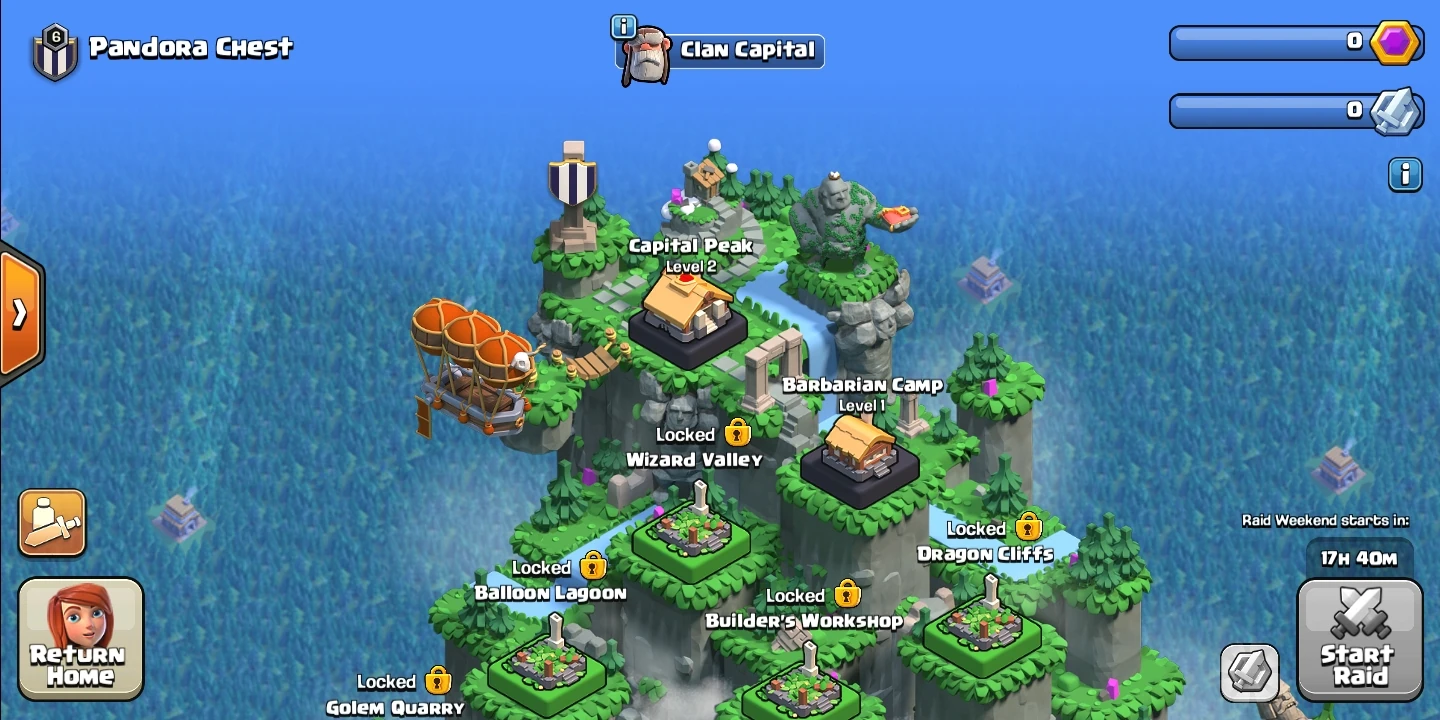The height and width of the screenshot is (720, 1440).
Task: Open the information button below the resource bars
Action: click(1405, 174)
